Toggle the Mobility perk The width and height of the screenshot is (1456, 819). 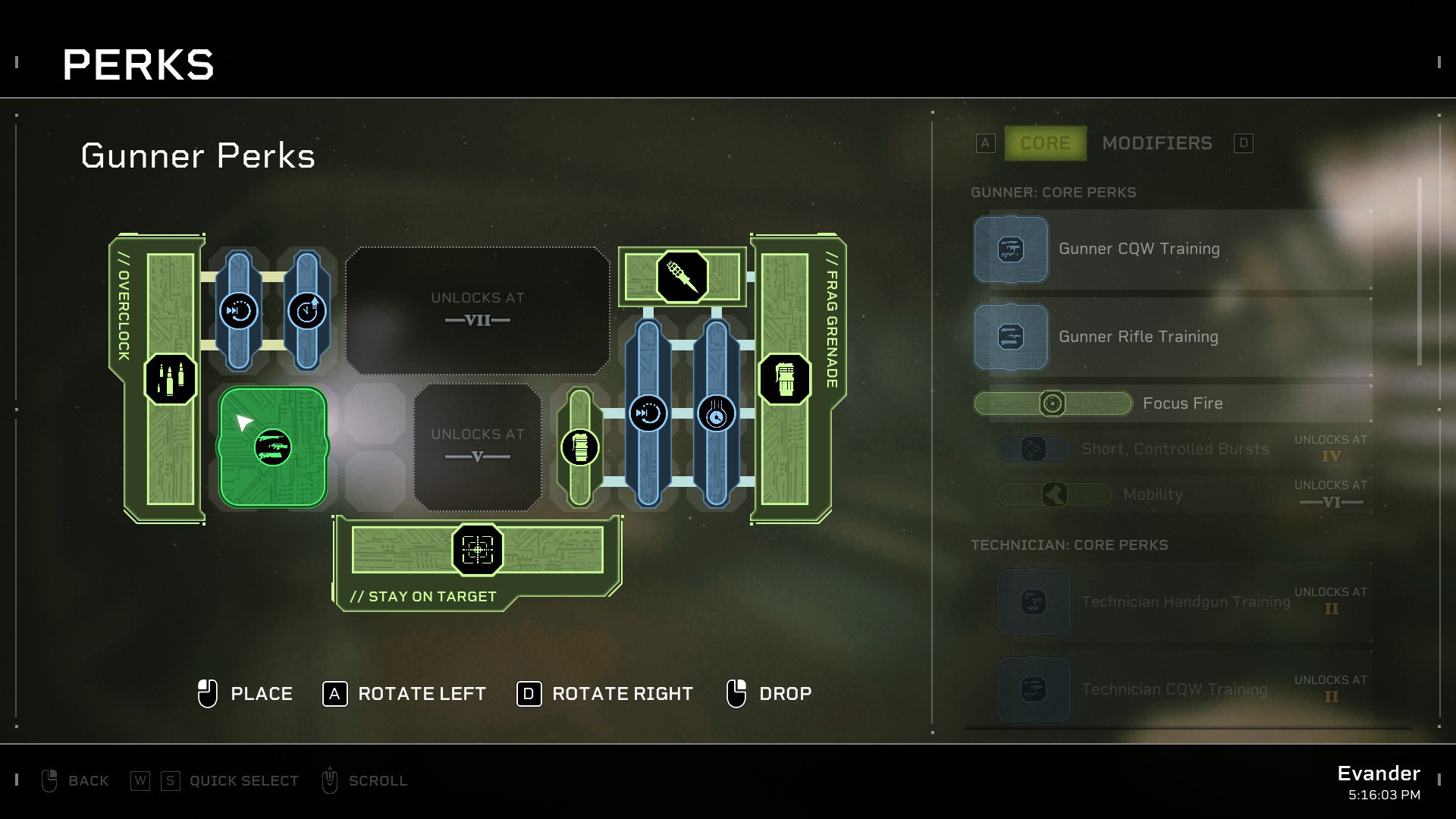(x=1054, y=494)
